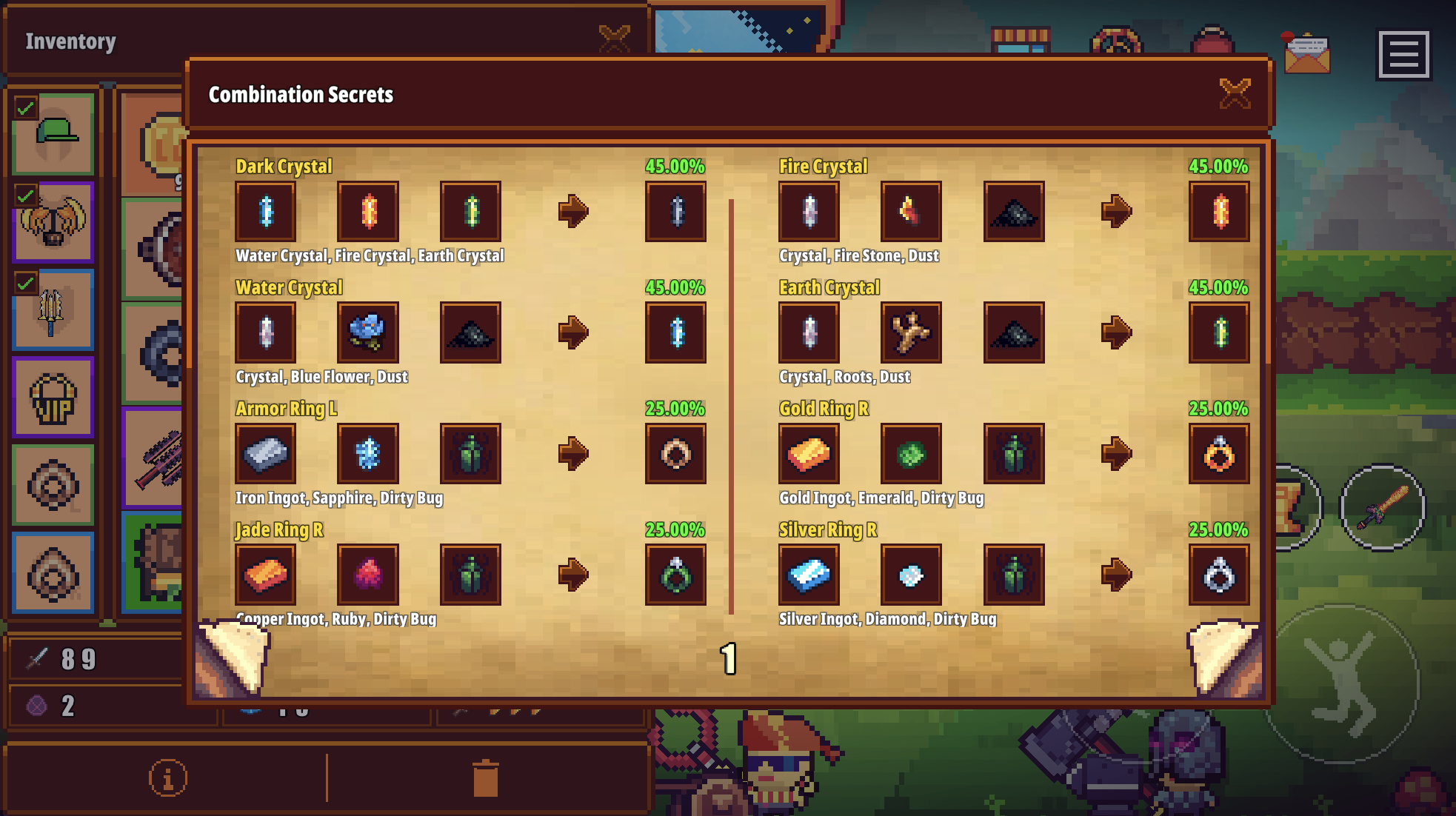Viewport: 1456px width, 816px height.
Task: Click the Fire Stone icon in Fire Crystal recipe
Action: point(910,211)
